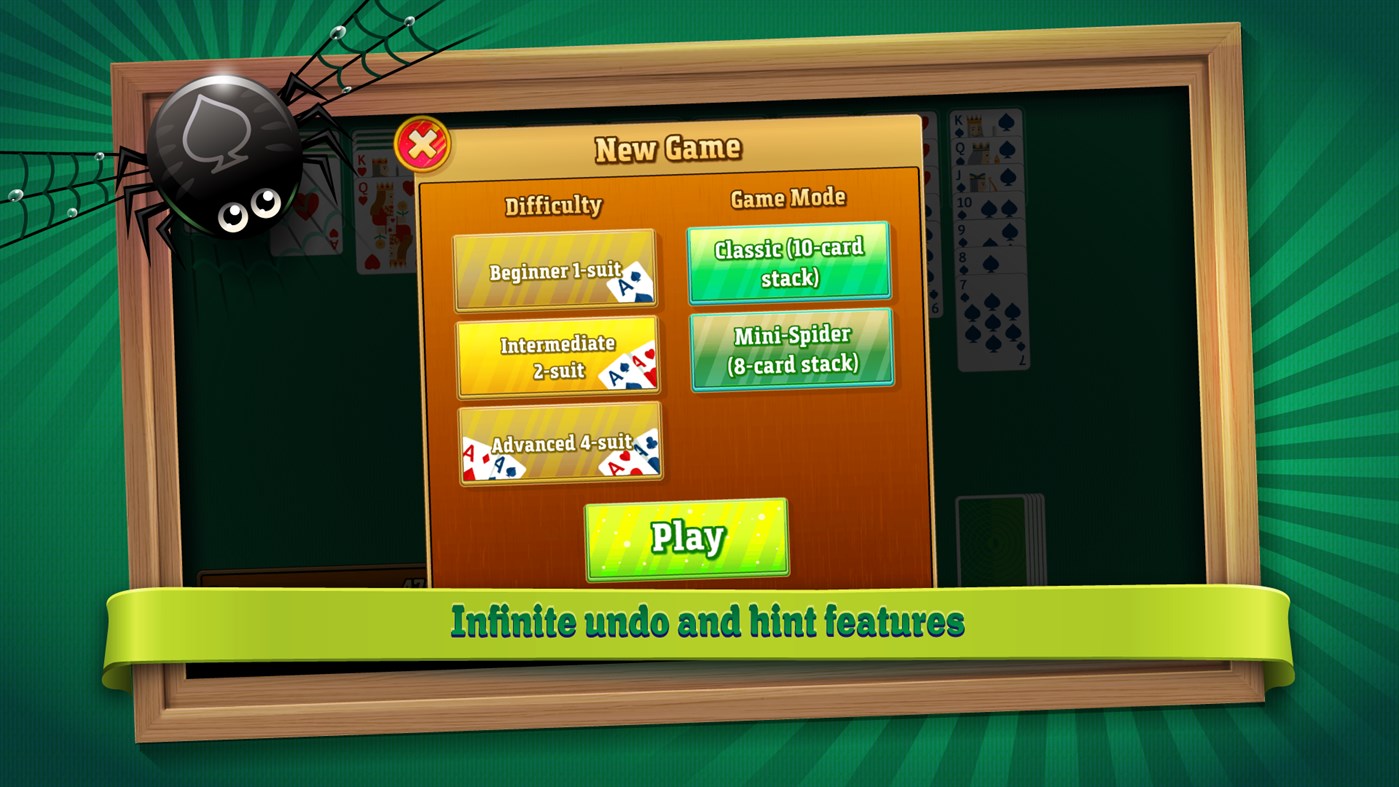The image size is (1399, 787).
Task: Select the Intermediate 2-suit difficulty
Action: tap(557, 355)
